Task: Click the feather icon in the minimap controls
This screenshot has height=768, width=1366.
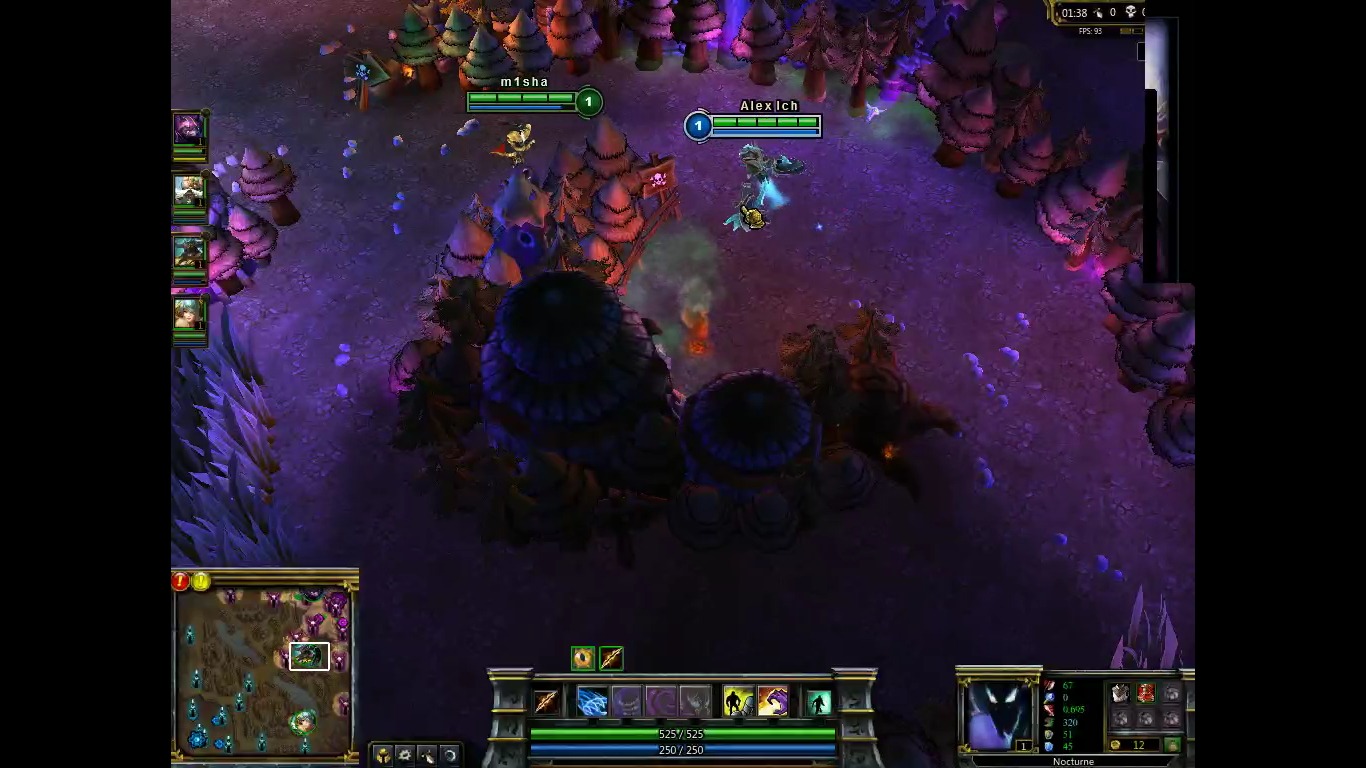Action: 429,754
